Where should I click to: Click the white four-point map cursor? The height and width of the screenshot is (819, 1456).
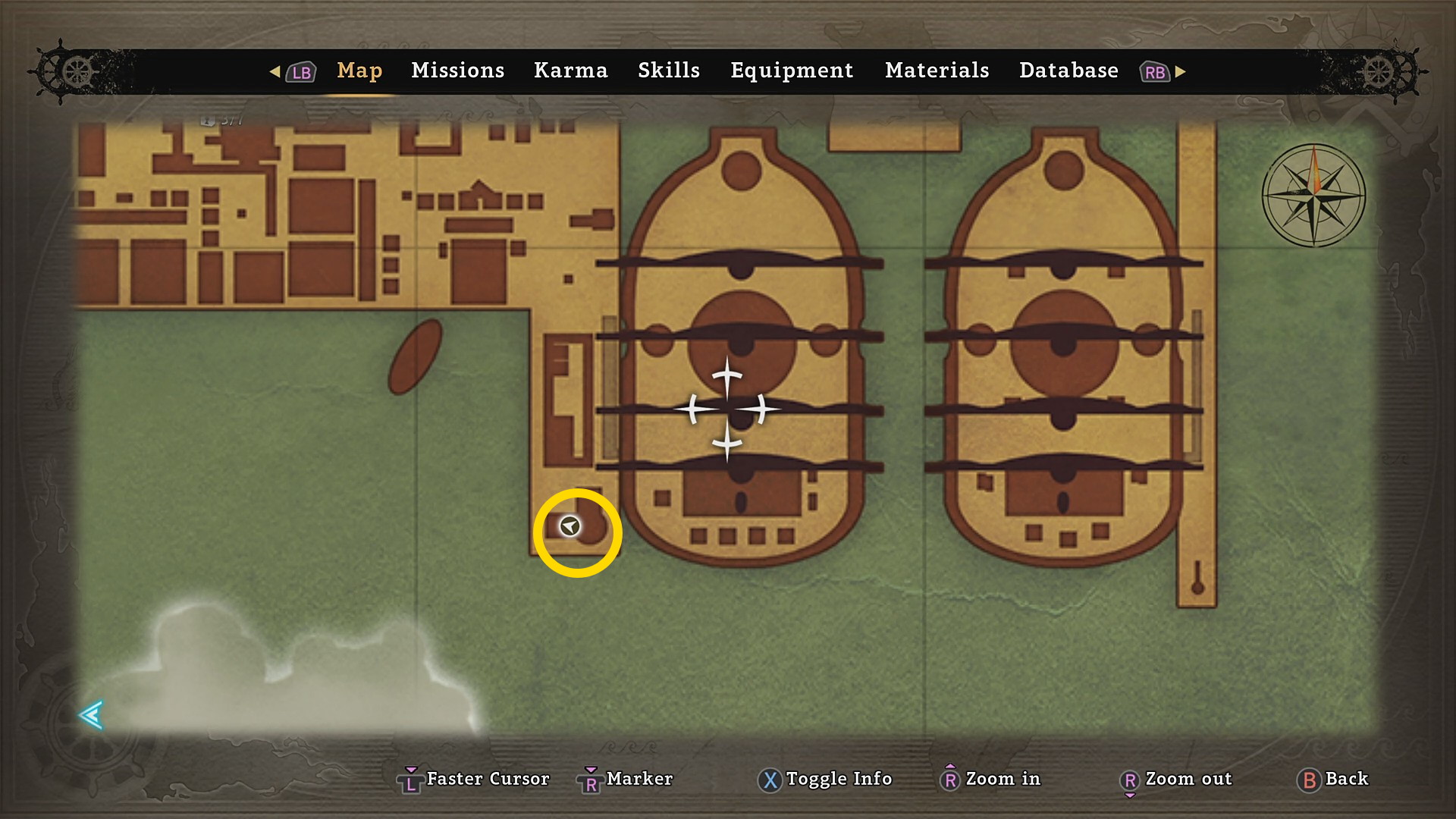[727, 409]
